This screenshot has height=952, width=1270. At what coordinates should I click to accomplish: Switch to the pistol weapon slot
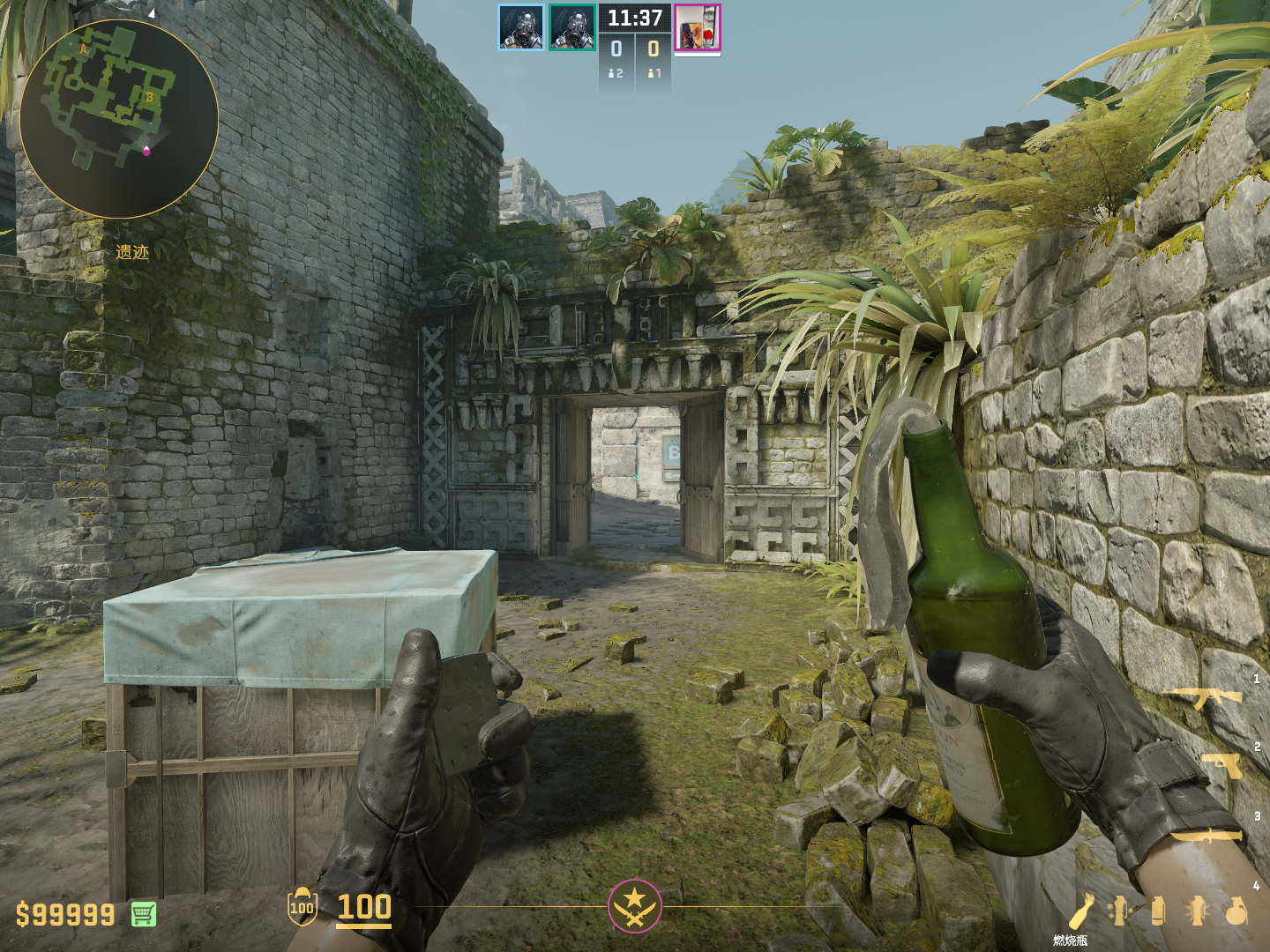click(x=1222, y=765)
